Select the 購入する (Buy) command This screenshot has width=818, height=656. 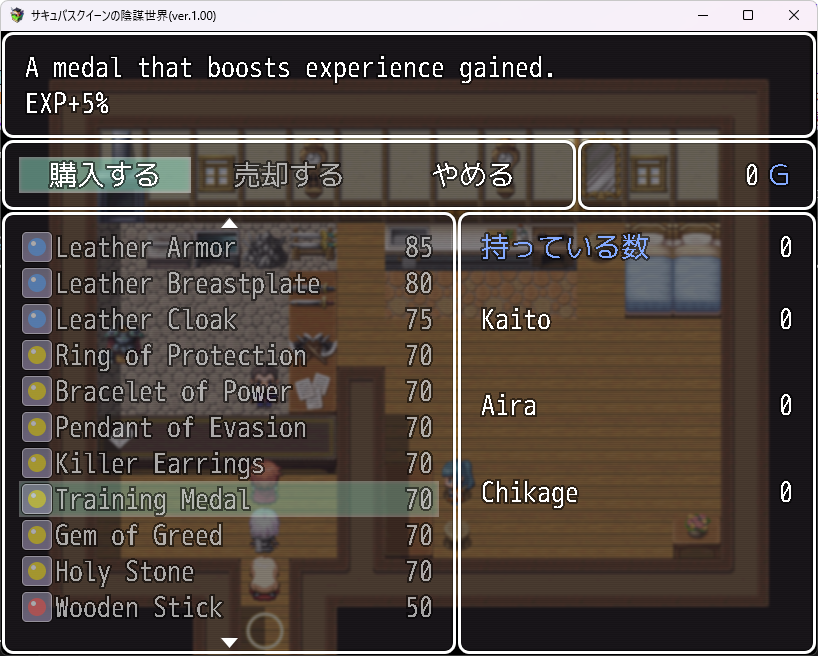point(105,175)
